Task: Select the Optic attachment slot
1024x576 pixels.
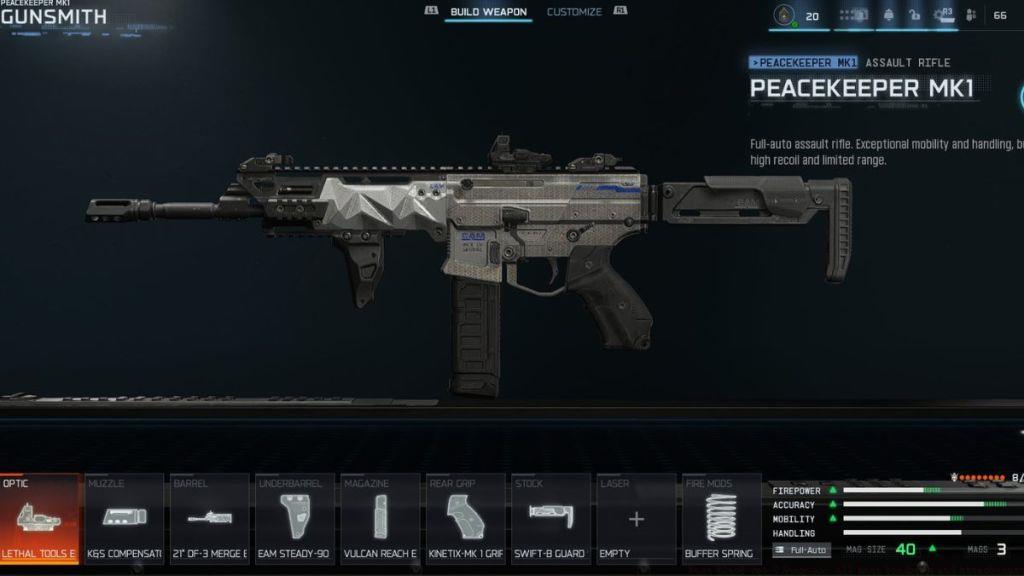Action: pyautogui.click(x=40, y=518)
